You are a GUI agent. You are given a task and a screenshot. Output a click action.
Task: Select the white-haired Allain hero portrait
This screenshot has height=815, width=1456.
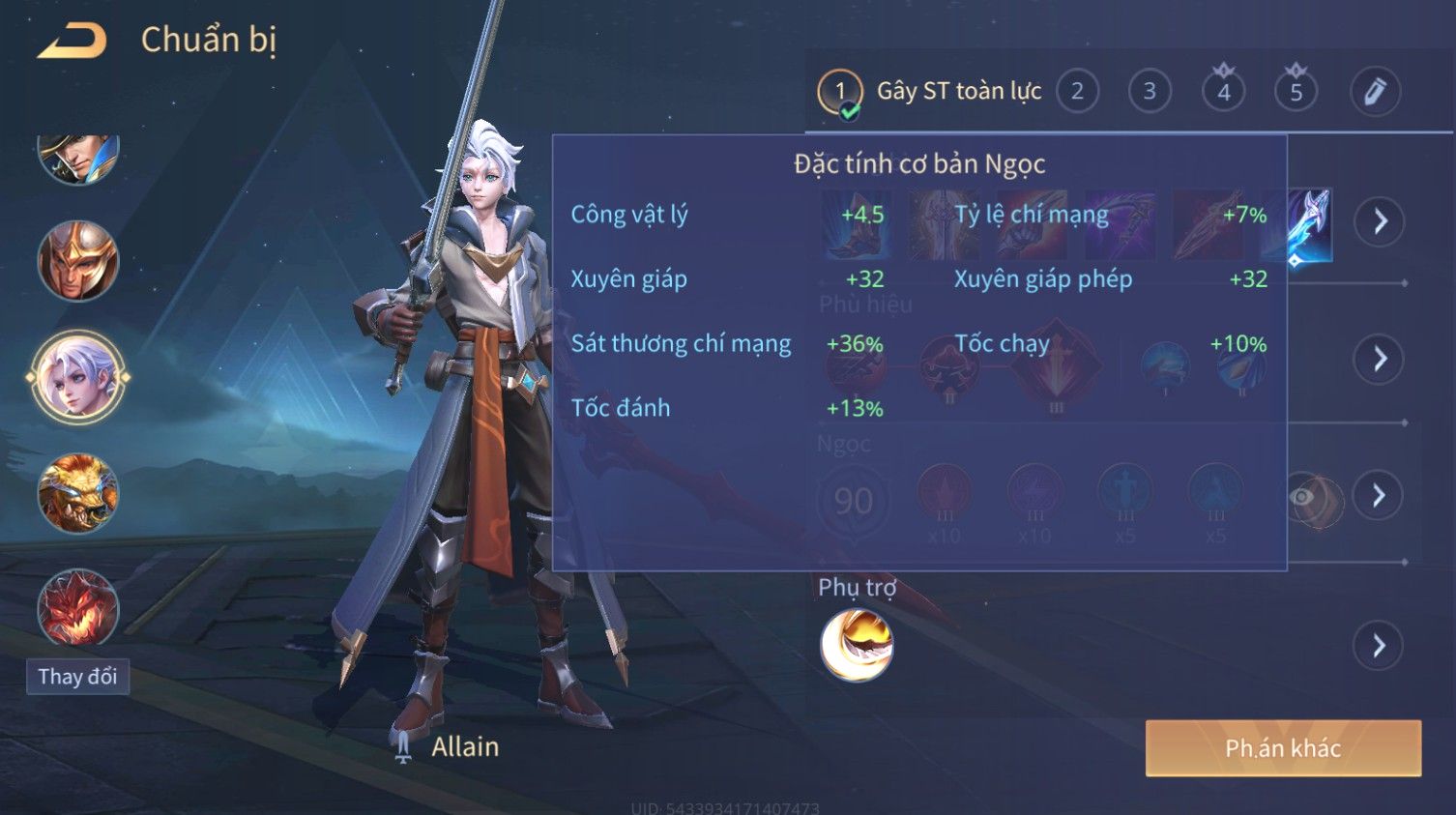(78, 377)
